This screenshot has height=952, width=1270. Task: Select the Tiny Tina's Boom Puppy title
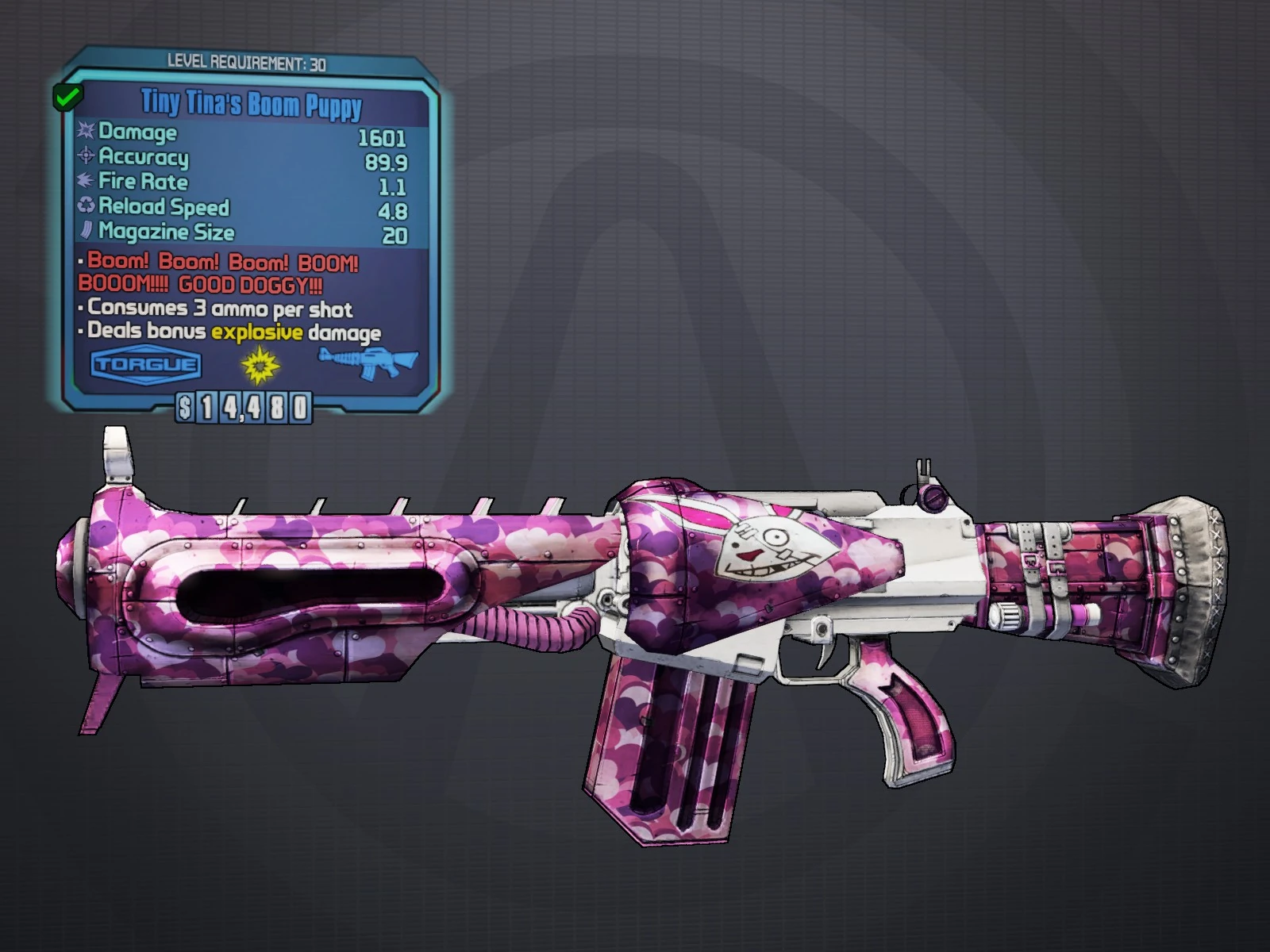tap(251, 104)
